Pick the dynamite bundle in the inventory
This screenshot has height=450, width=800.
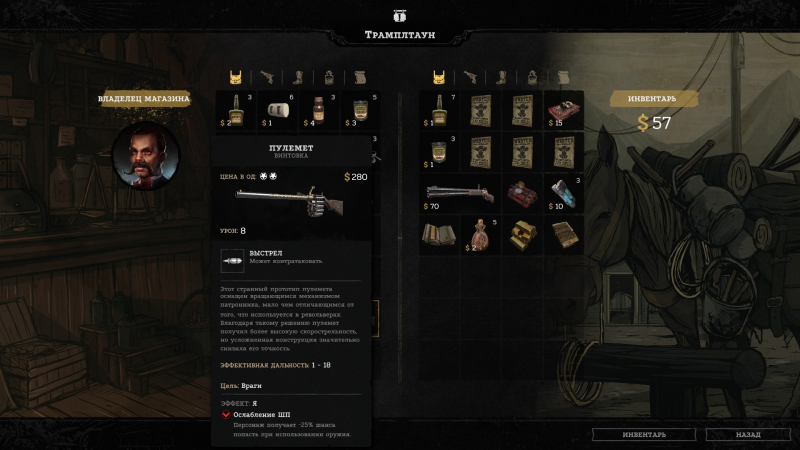point(521,194)
